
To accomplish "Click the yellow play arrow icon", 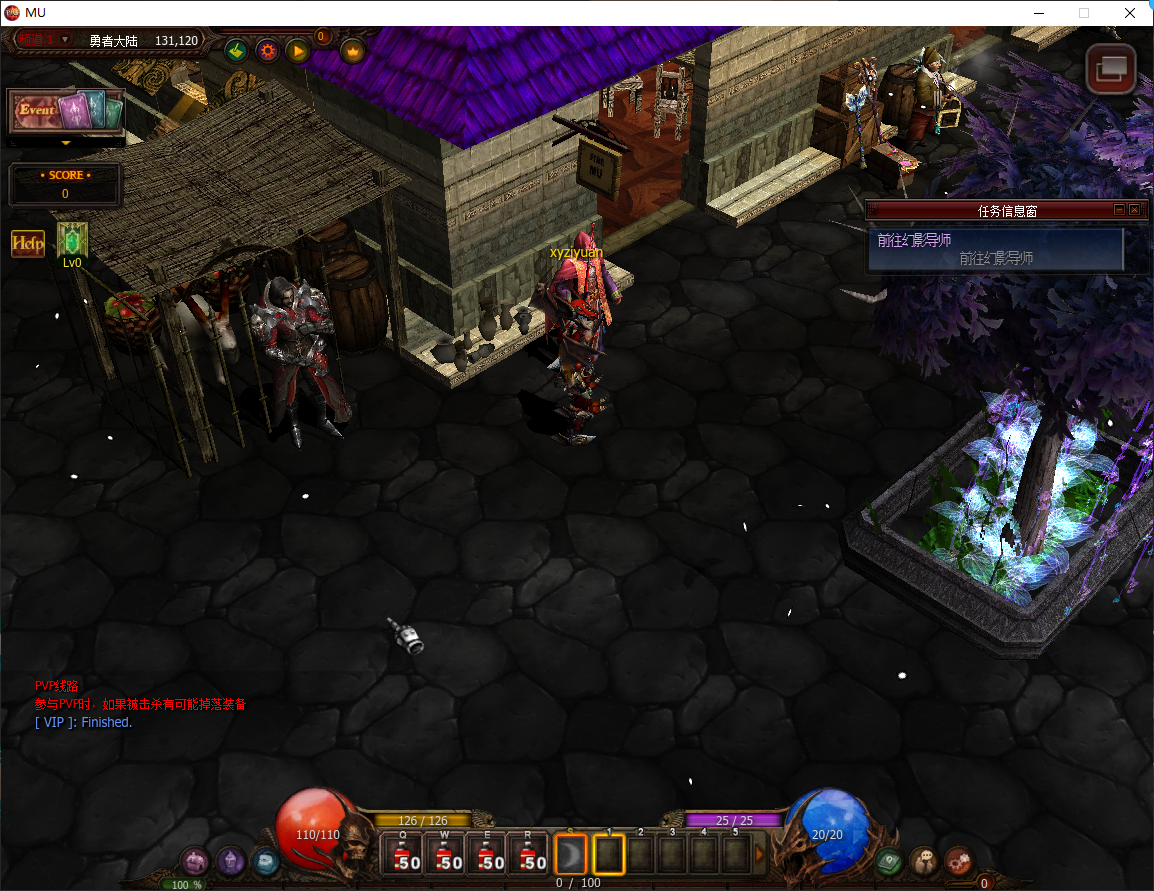I will click(x=297, y=50).
